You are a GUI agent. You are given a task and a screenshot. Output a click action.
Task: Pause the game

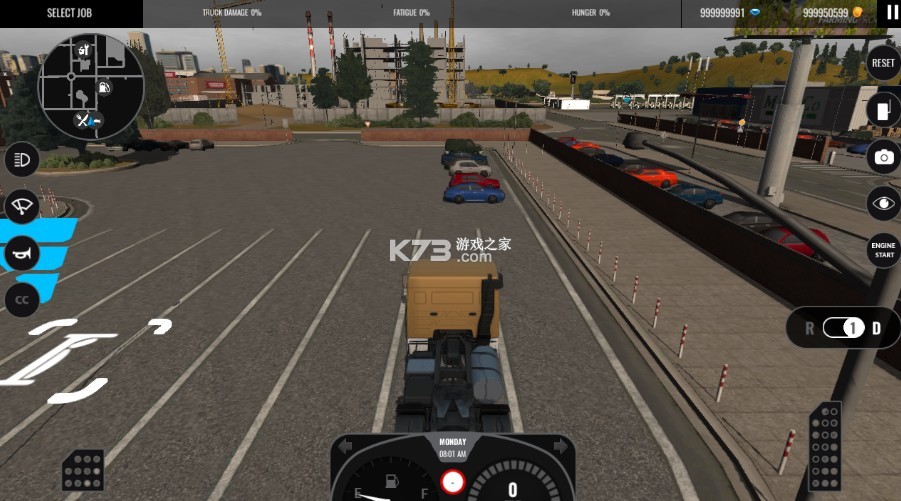pos(890,13)
